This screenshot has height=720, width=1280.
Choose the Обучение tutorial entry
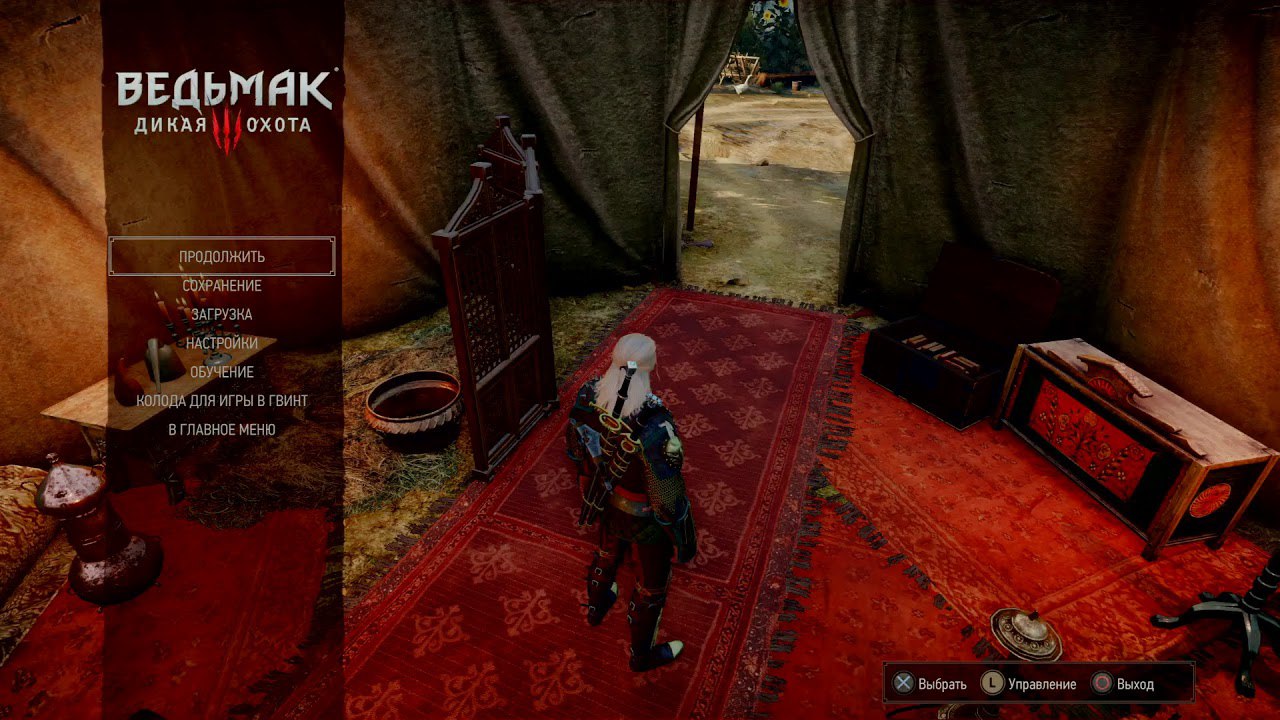coord(222,372)
